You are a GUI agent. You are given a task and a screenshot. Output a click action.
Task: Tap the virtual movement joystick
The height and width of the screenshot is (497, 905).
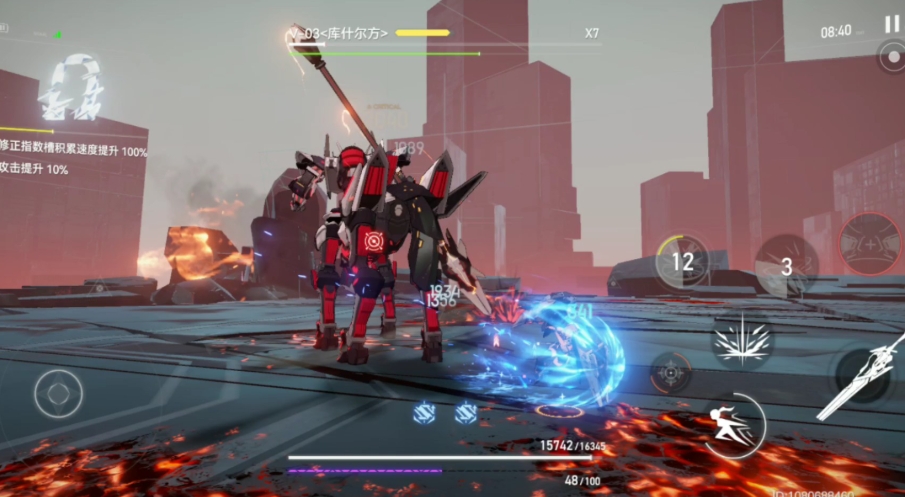pos(59,393)
